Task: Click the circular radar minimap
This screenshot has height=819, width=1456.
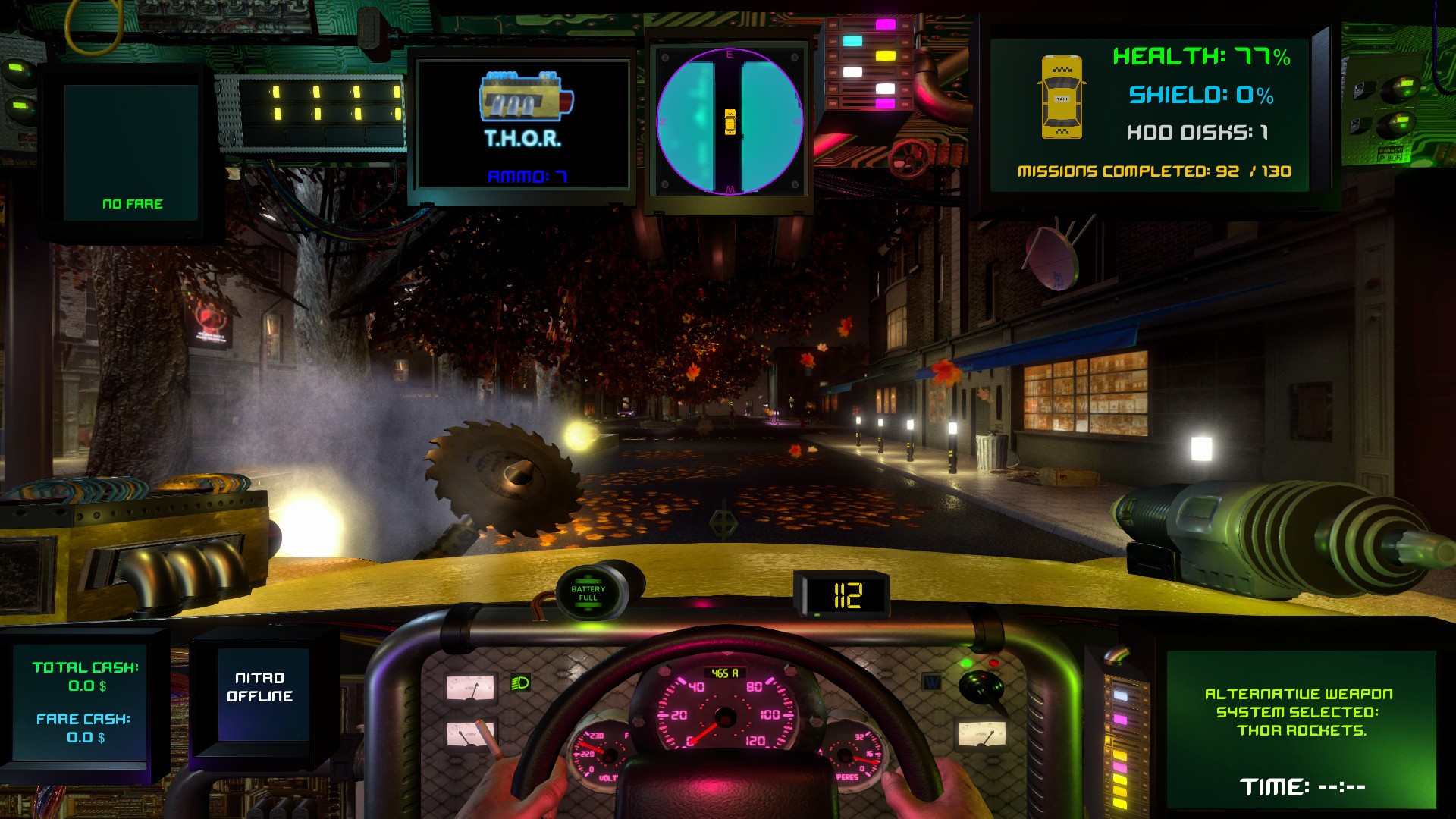Action: click(x=729, y=121)
